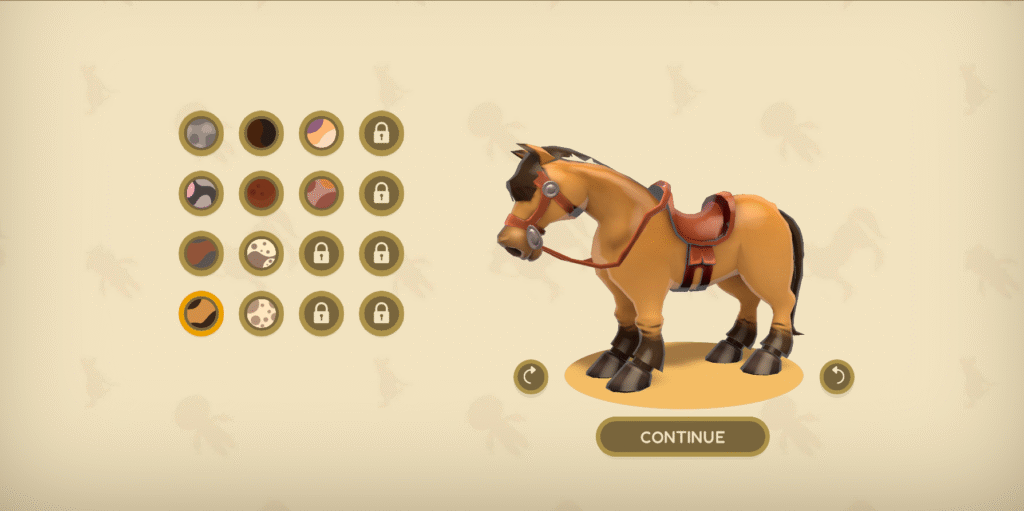The image size is (1024, 511).
Task: Select the gray coat with pink patch
Action: click(201, 193)
